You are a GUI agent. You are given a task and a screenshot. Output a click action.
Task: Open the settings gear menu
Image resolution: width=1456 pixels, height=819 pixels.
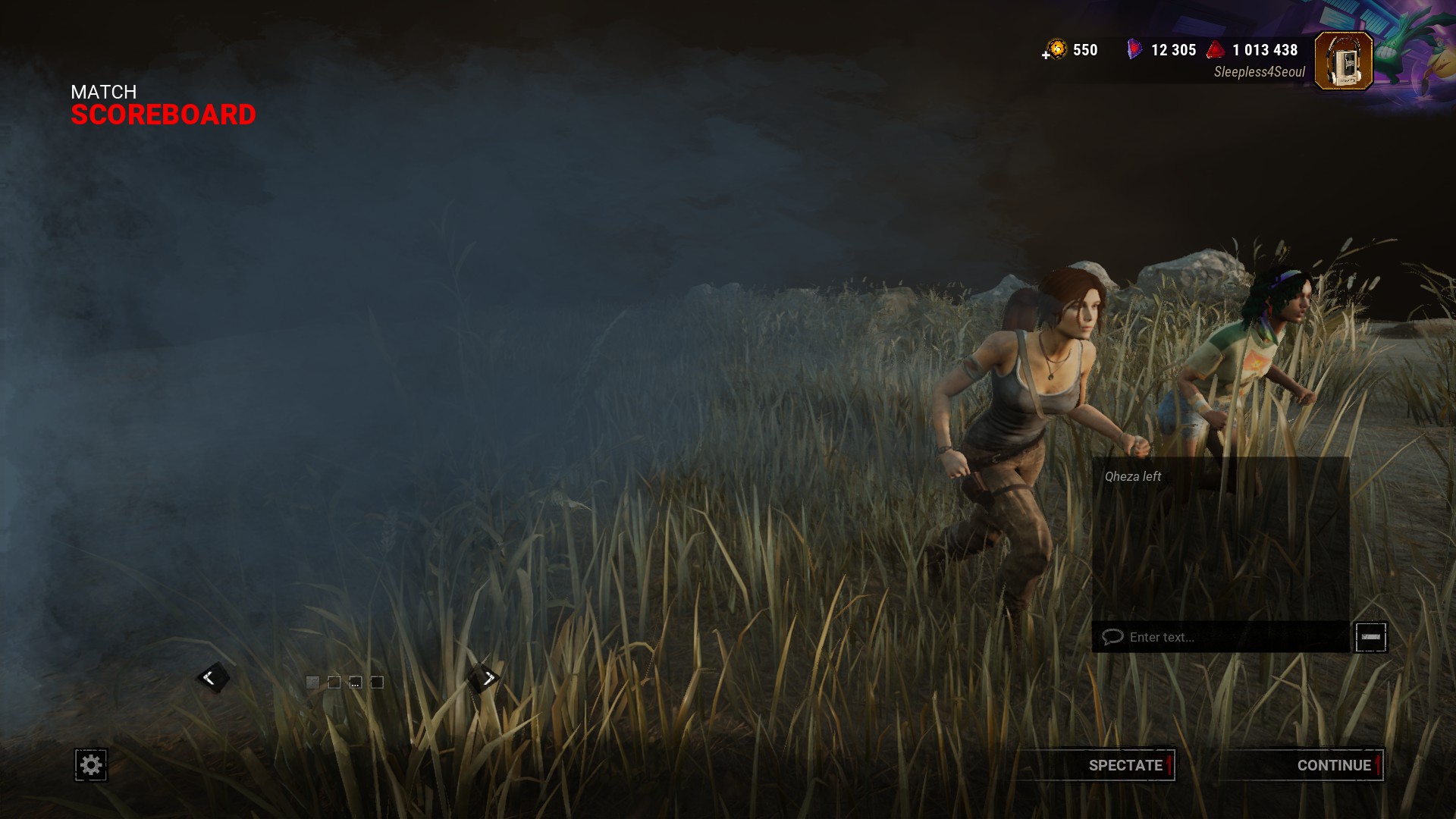tap(91, 765)
